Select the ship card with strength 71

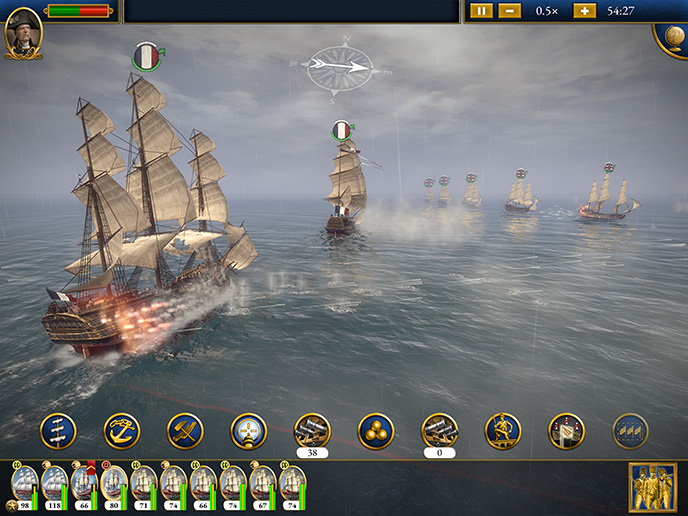pos(143,485)
